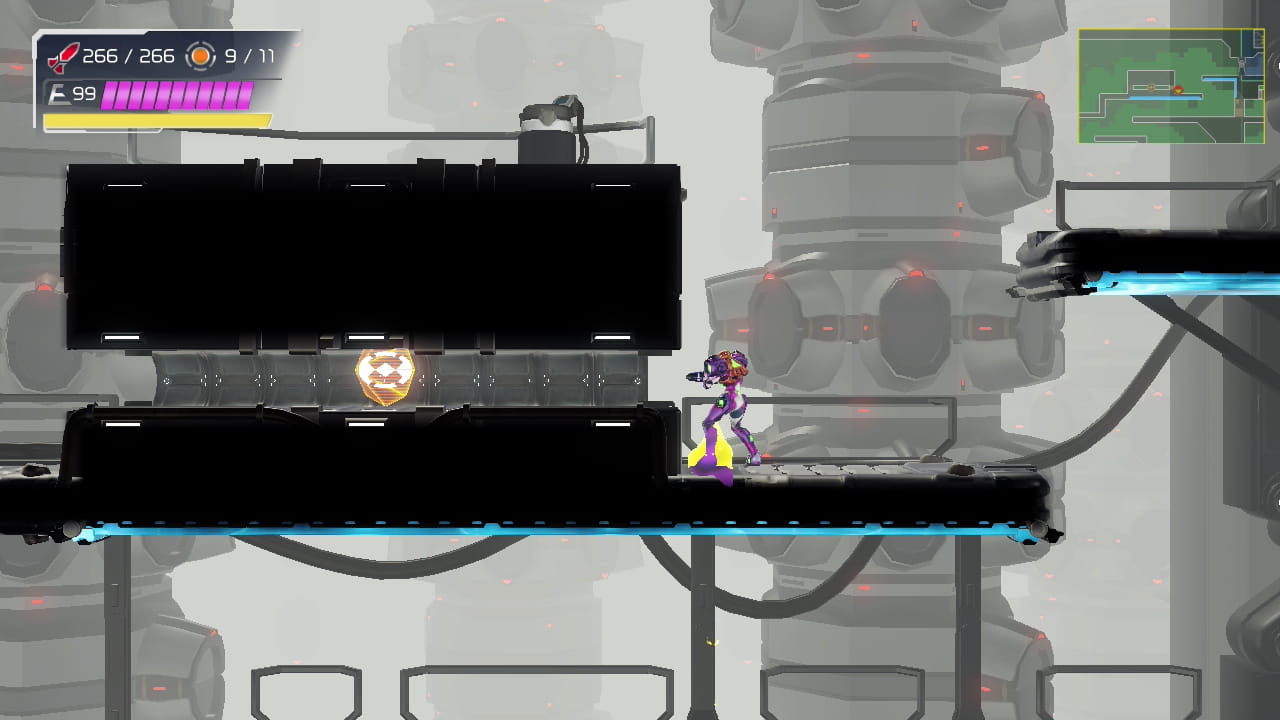
Task: Click the missile count 266 / 266
Action: pos(129,56)
